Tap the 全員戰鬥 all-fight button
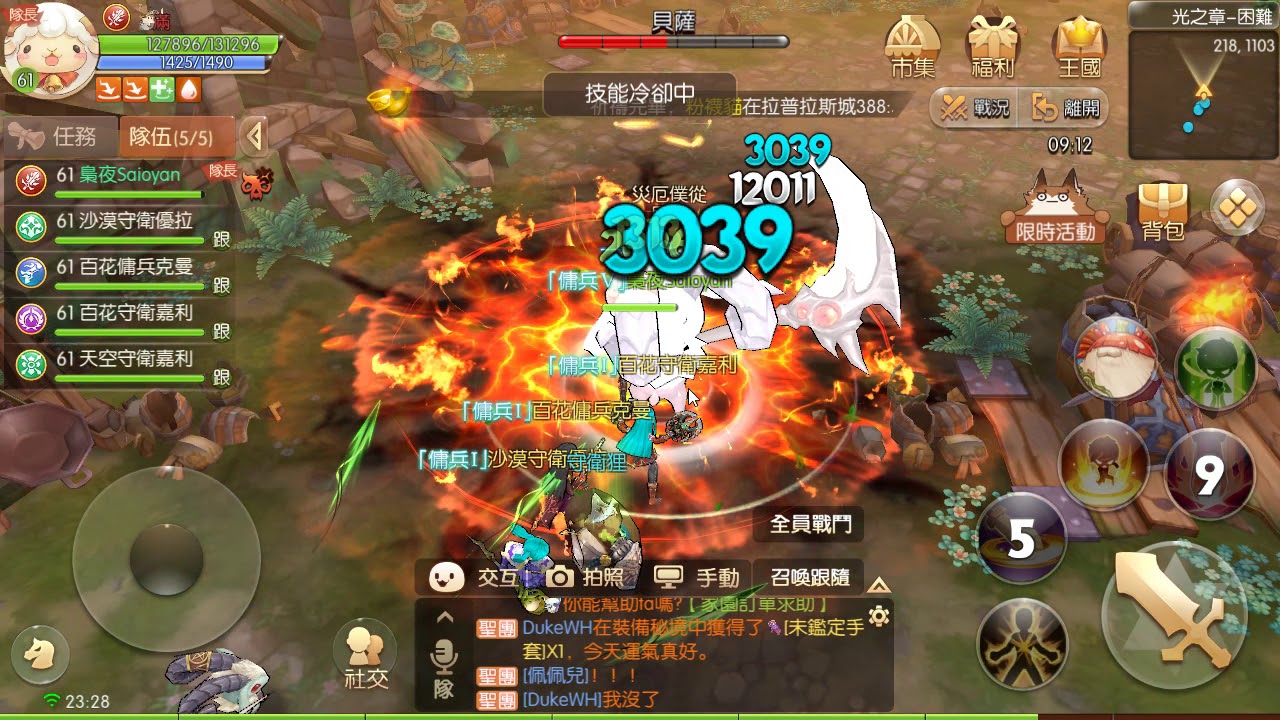 click(x=810, y=524)
